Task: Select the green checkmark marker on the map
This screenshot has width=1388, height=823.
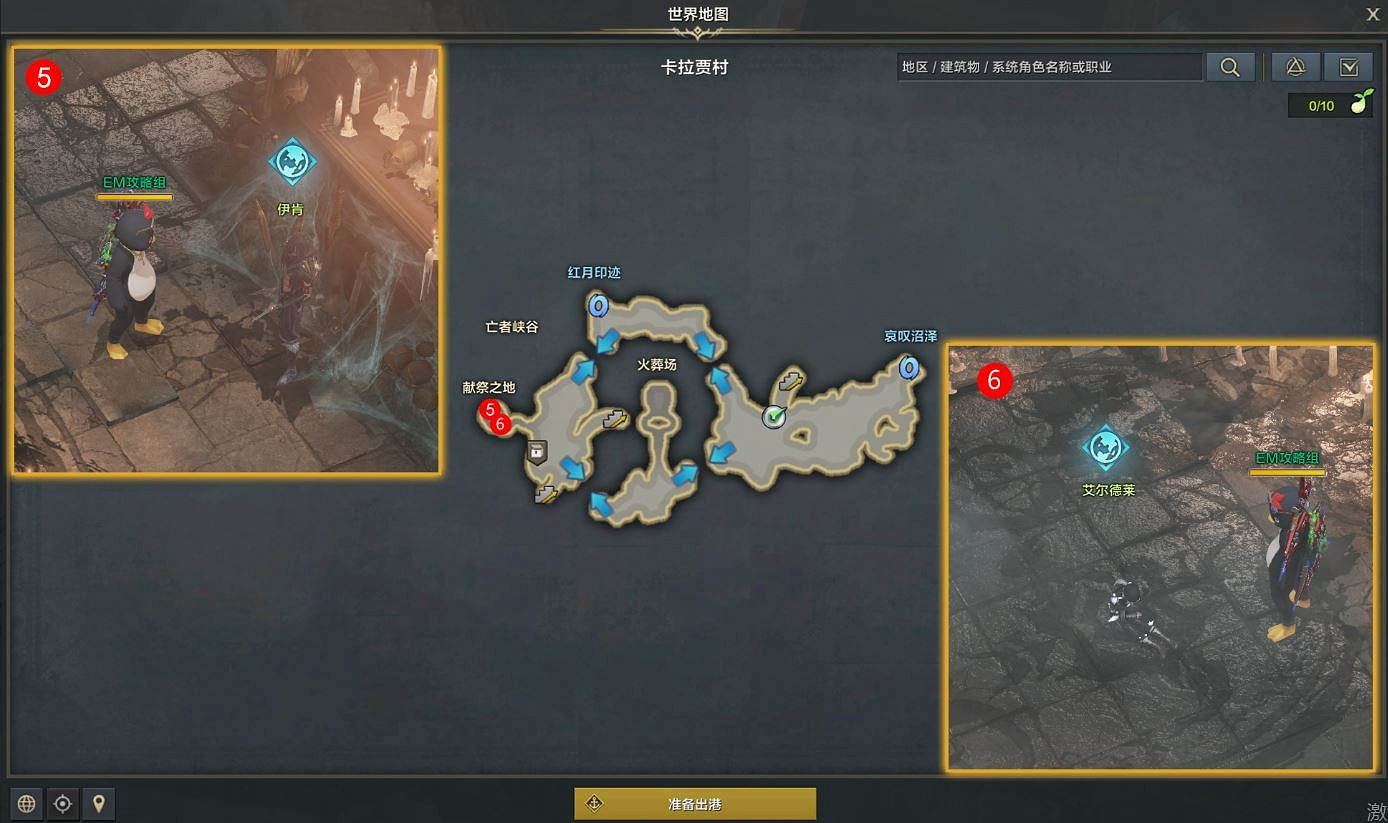Action: [x=771, y=418]
